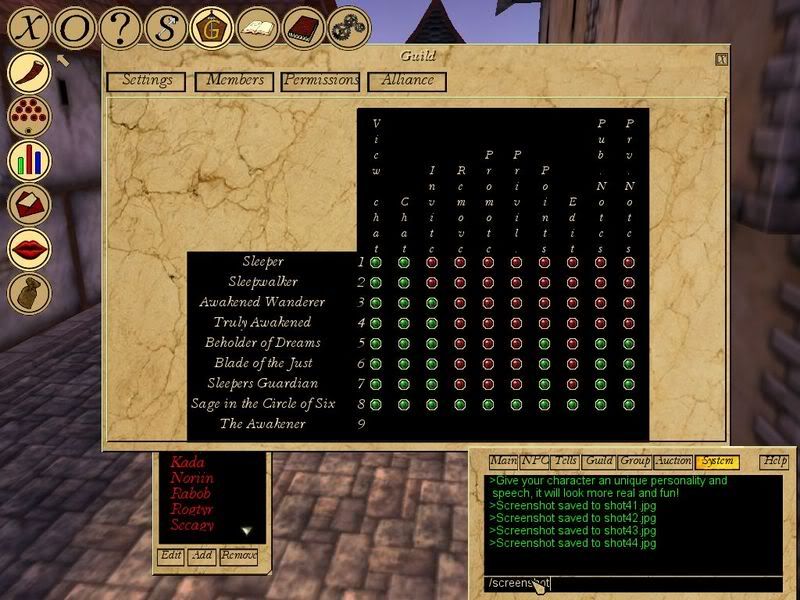The height and width of the screenshot is (600, 800).
Task: Close the Guild window
Action: [722, 59]
